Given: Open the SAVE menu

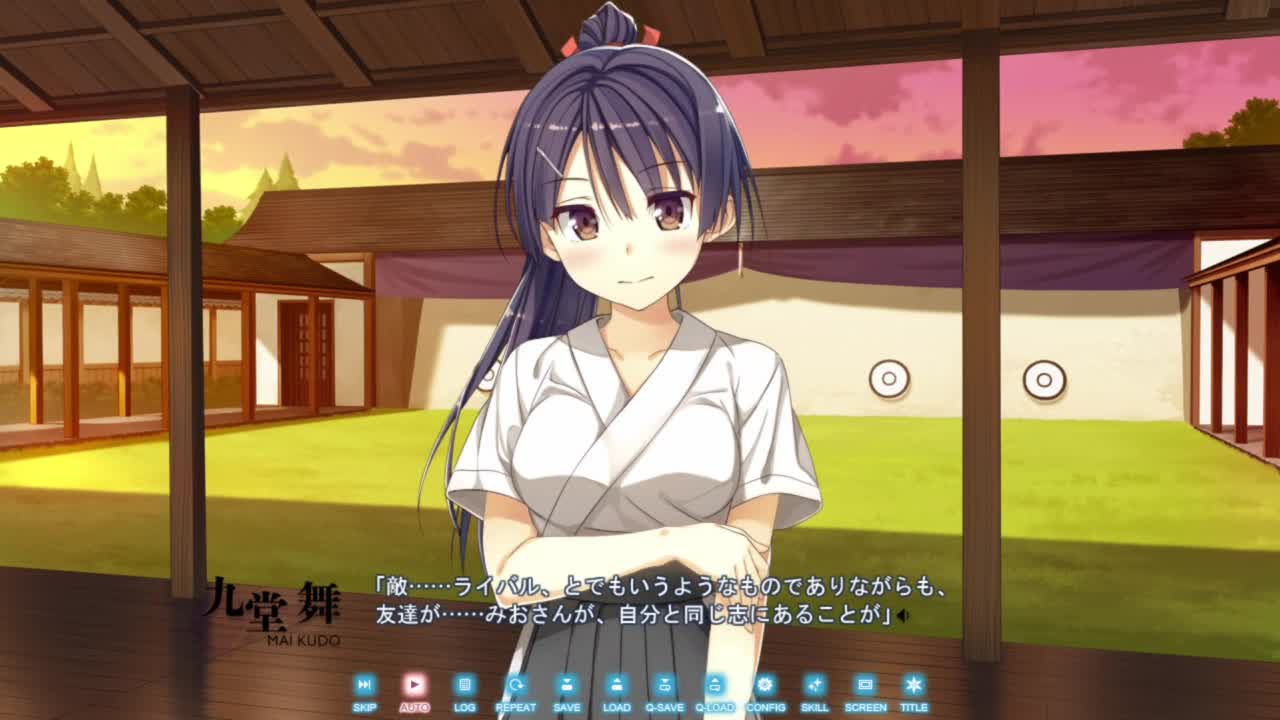Looking at the screenshot, I should coord(566,686).
